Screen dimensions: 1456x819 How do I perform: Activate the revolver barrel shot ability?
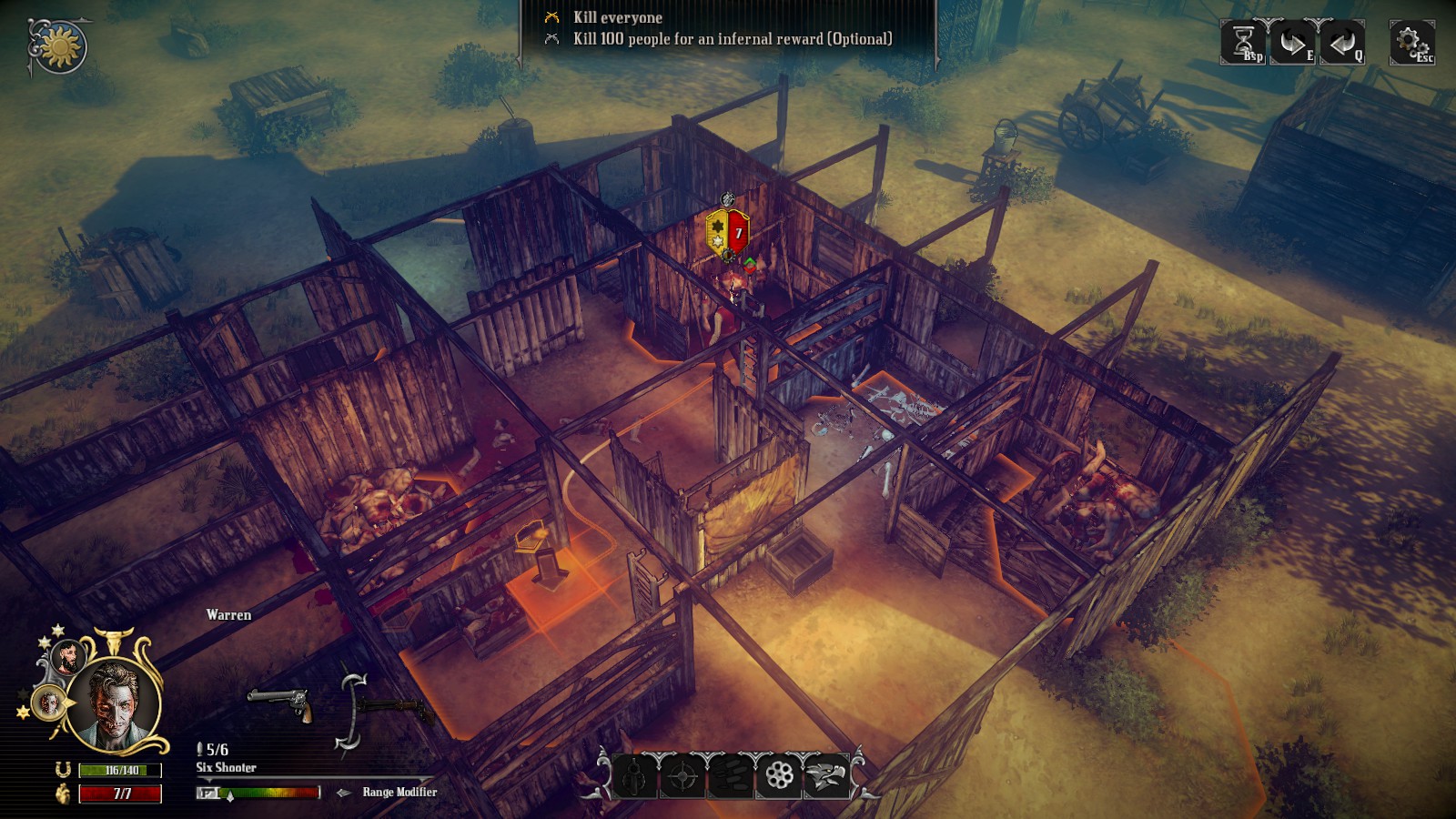[x=634, y=776]
